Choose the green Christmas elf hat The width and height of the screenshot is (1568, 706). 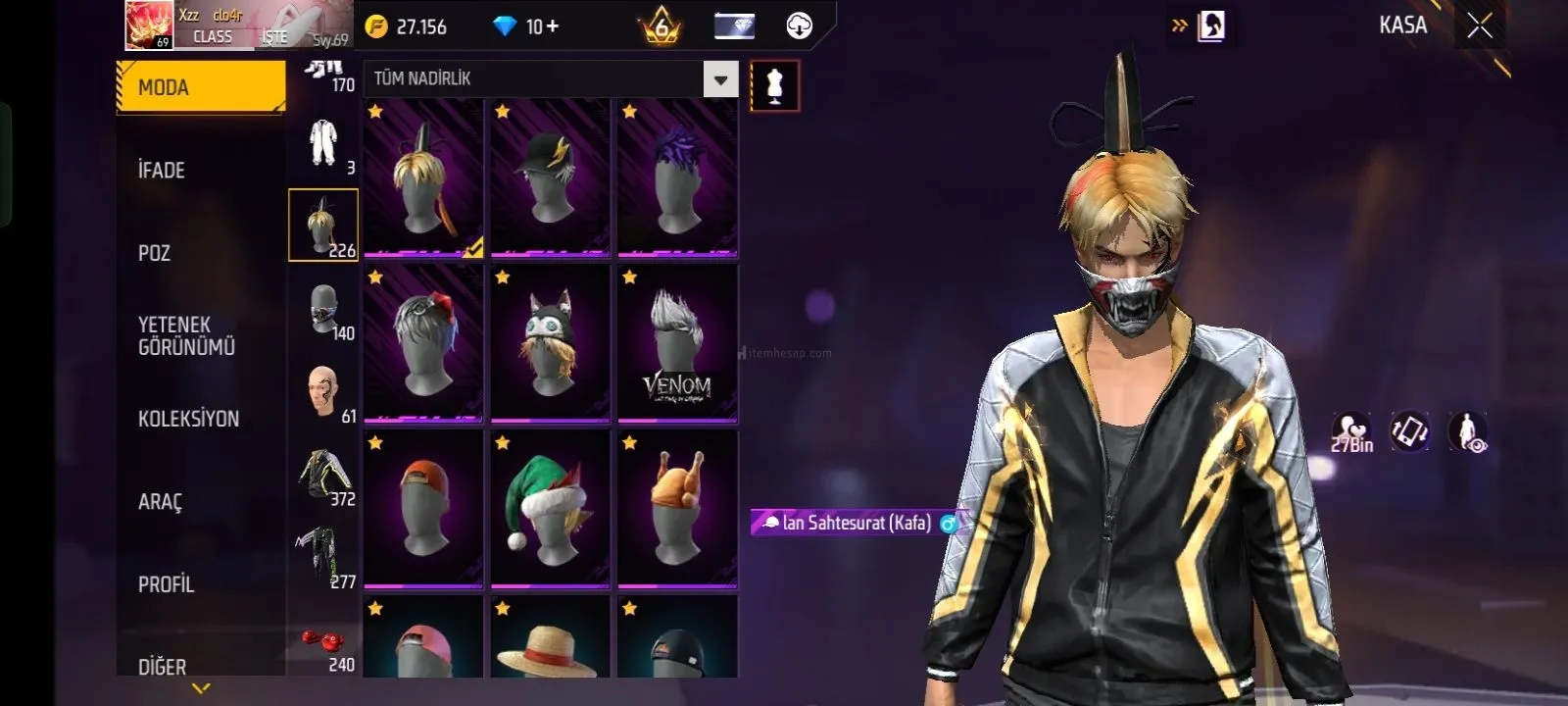point(550,509)
